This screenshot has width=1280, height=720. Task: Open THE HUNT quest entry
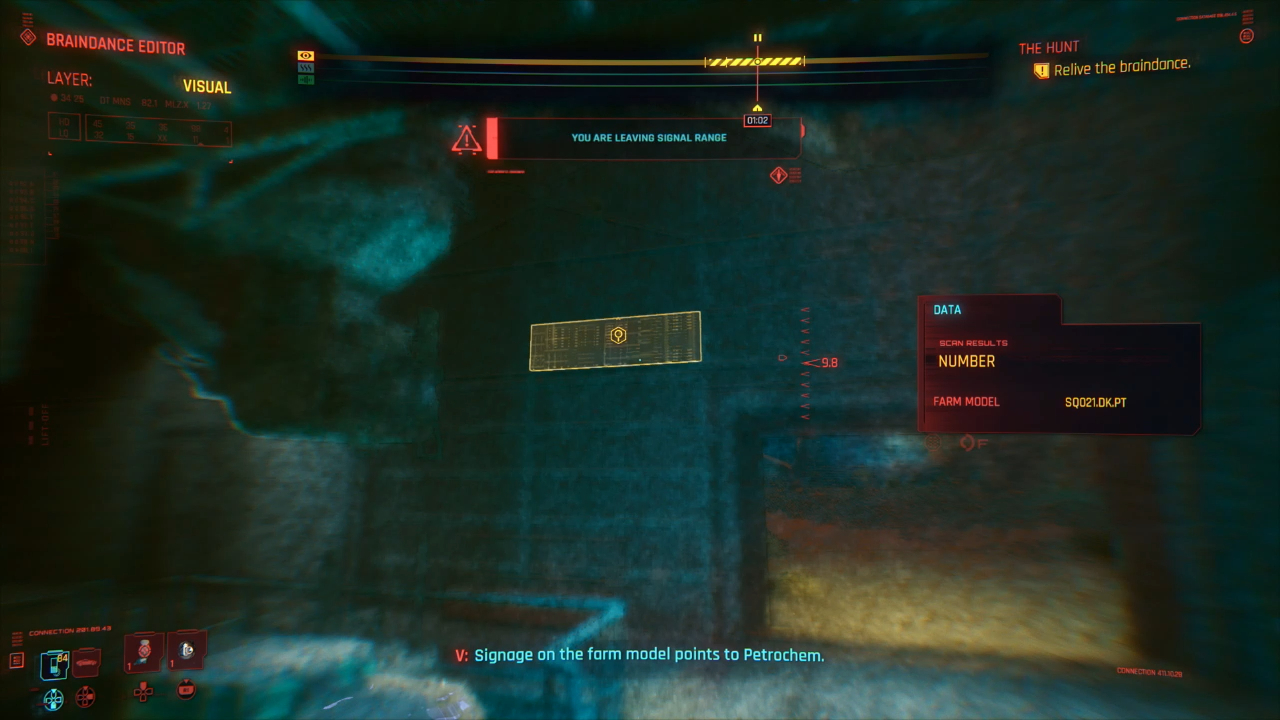click(1048, 46)
